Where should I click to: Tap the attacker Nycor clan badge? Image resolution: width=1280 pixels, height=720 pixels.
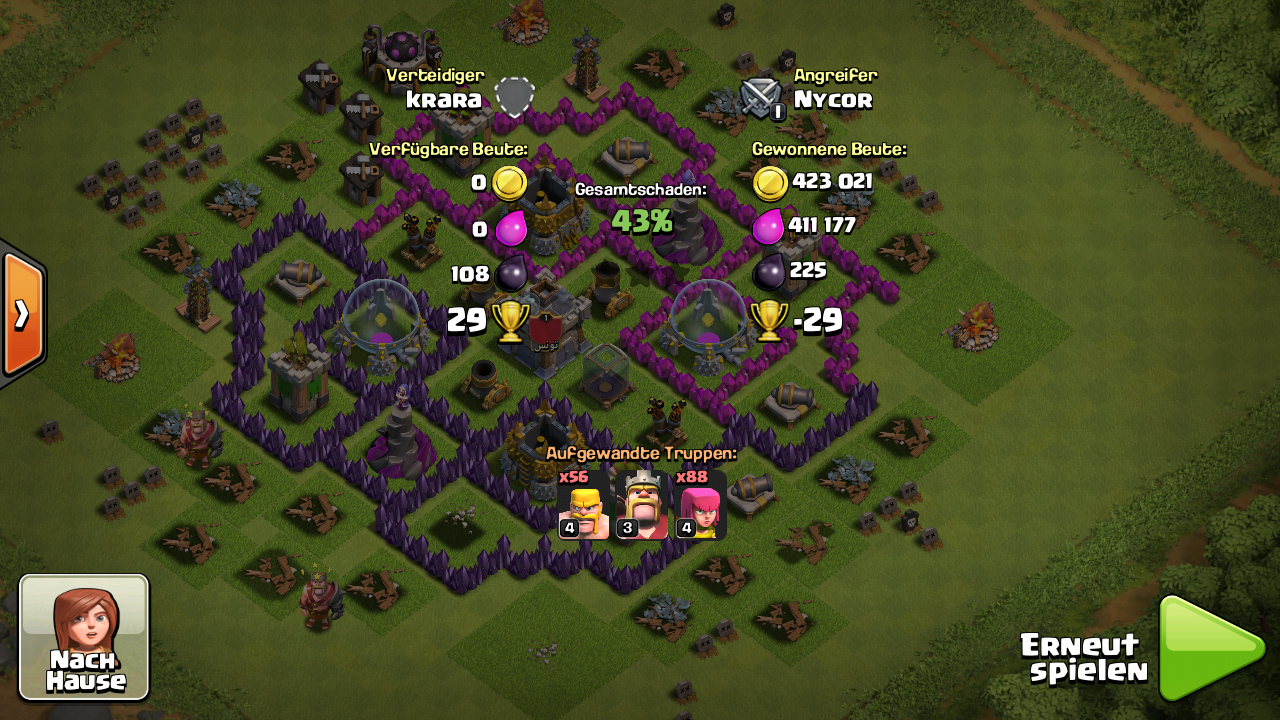point(761,98)
